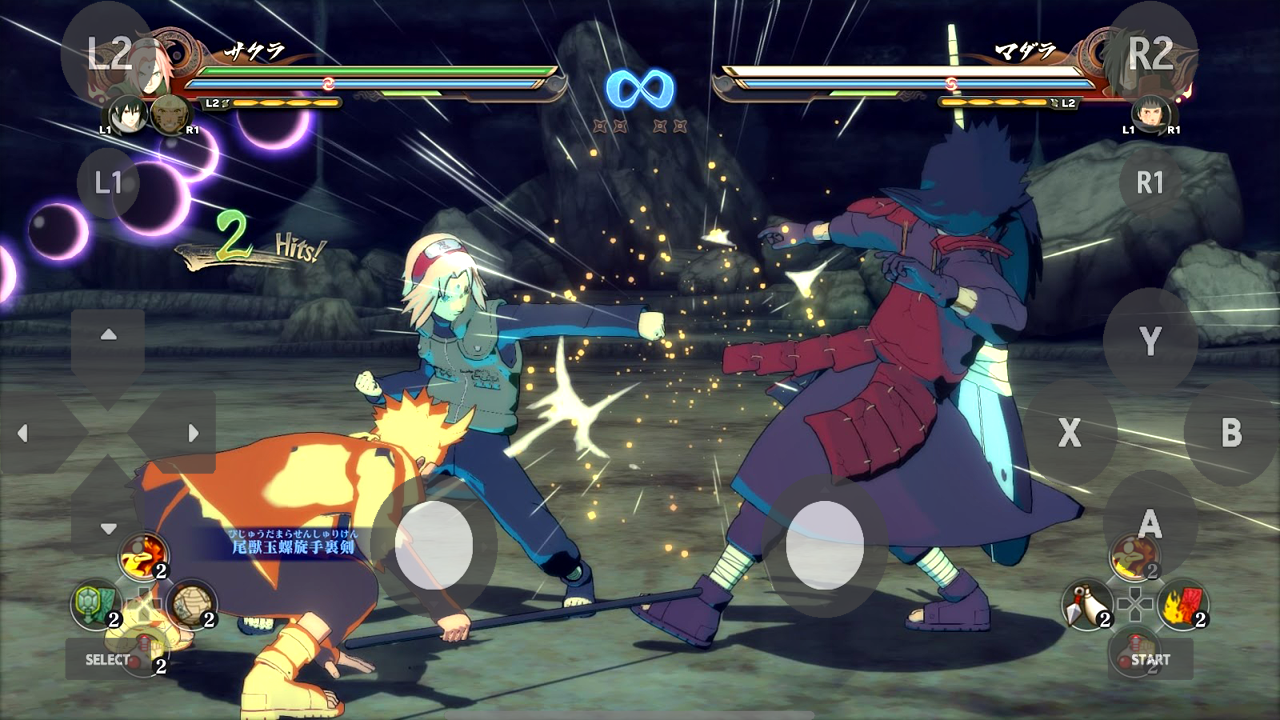Tap the L2 touch button

[x=108, y=53]
